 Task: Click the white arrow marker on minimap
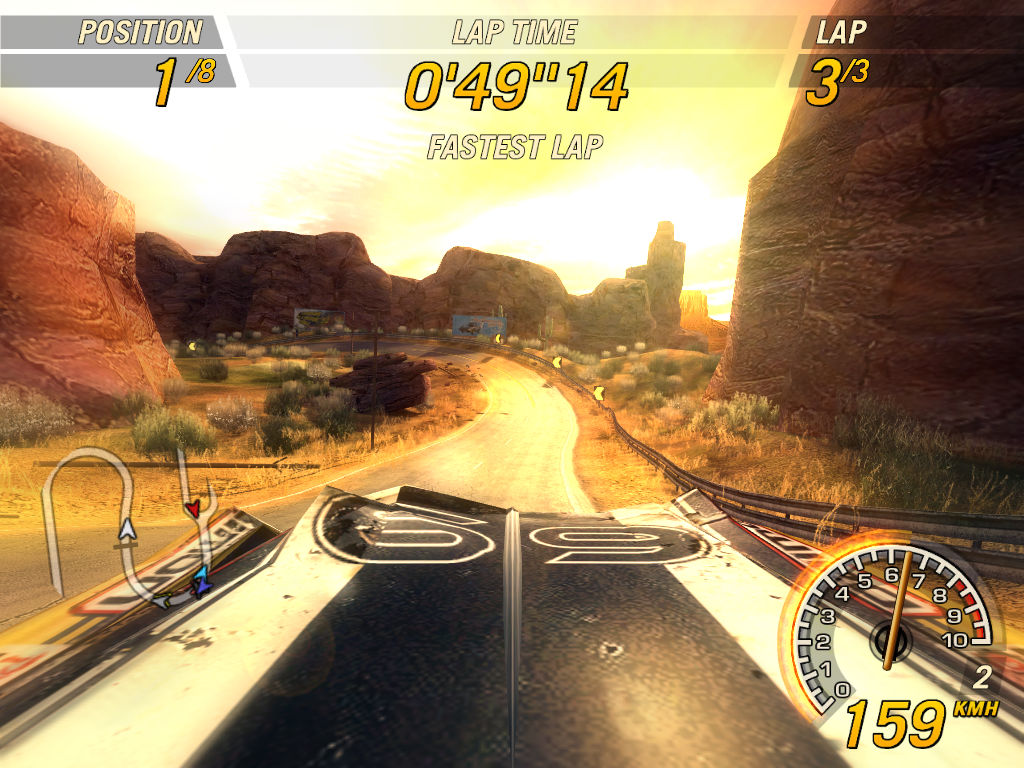[126, 529]
